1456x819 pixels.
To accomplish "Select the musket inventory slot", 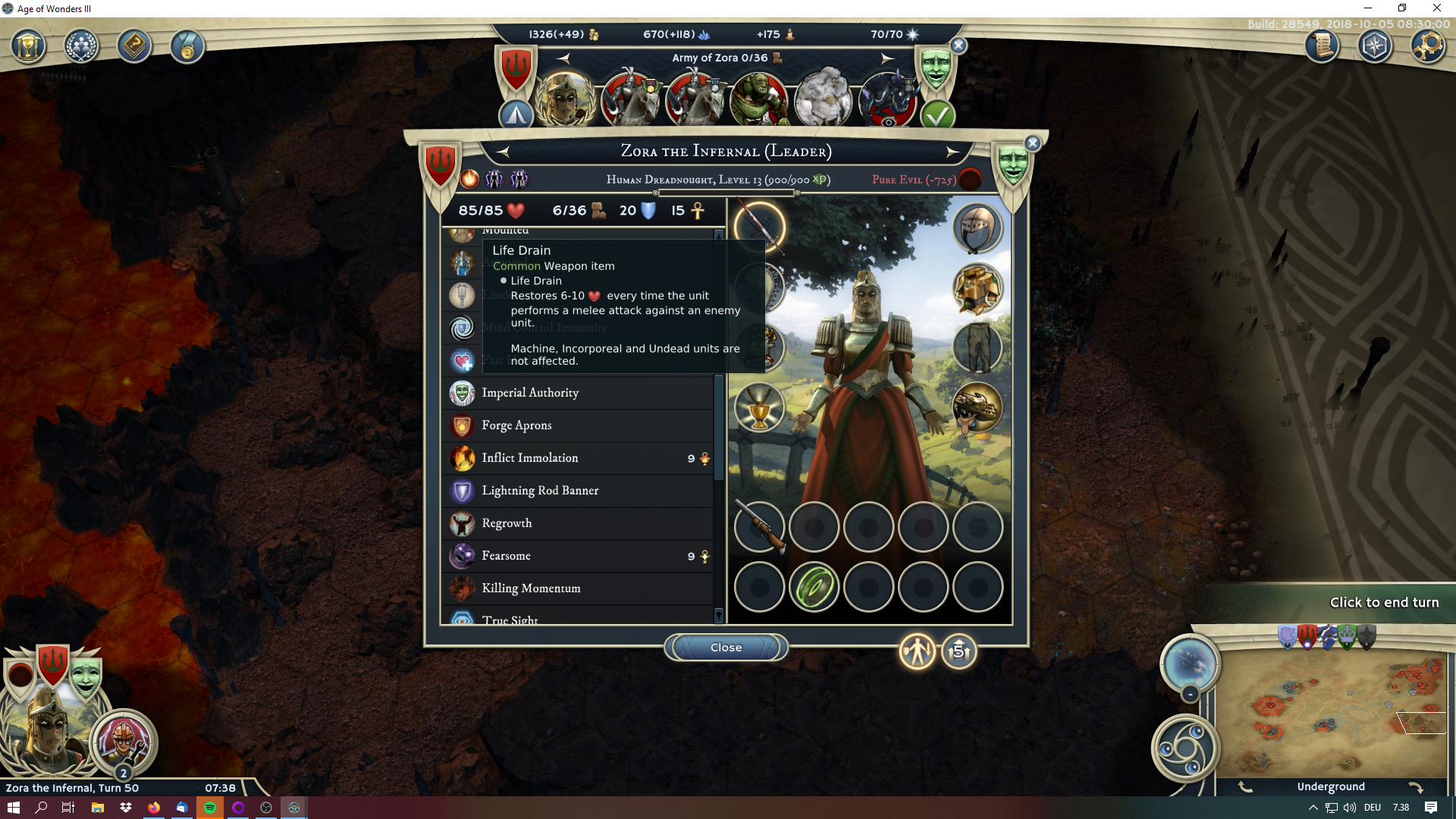I will tap(759, 526).
